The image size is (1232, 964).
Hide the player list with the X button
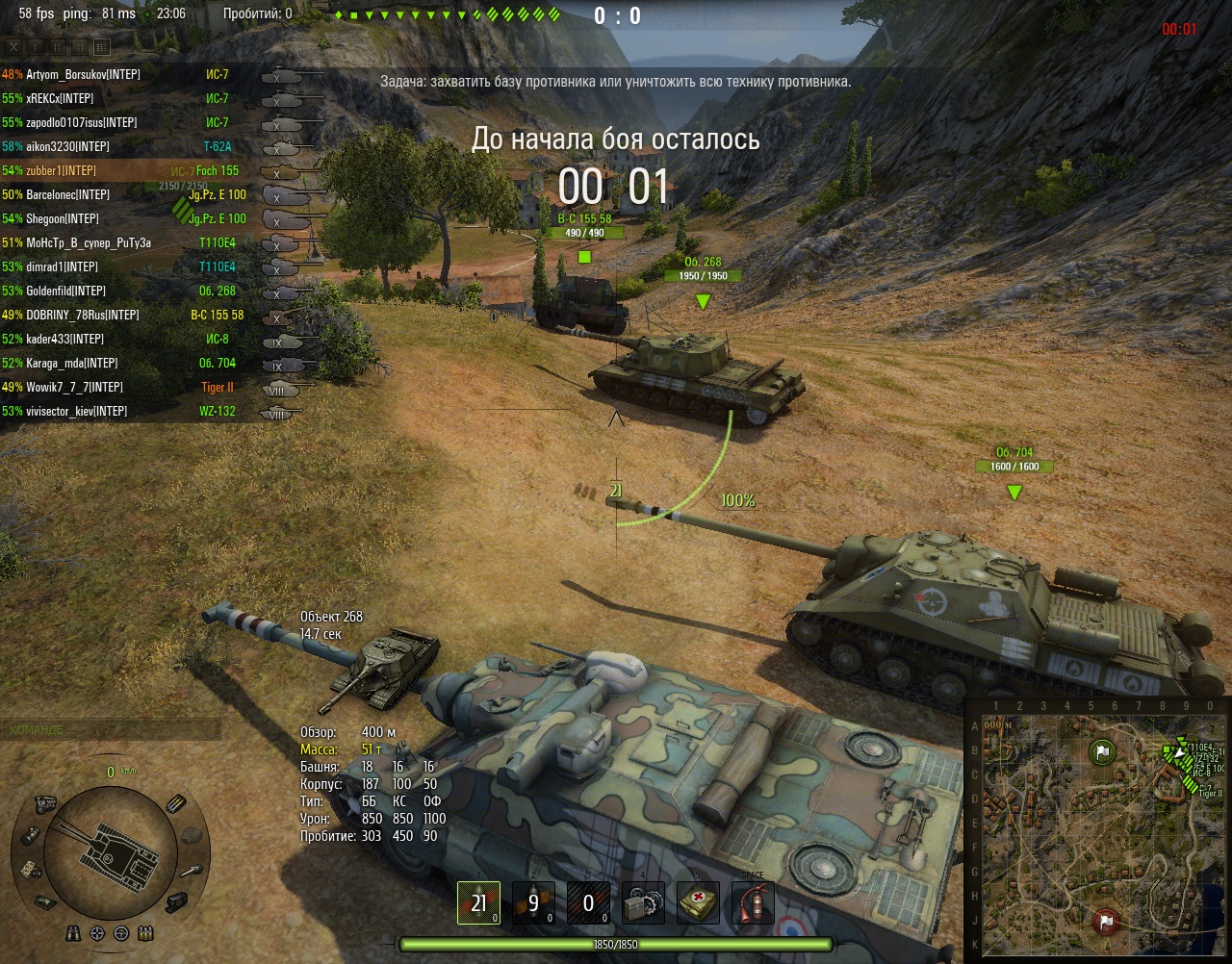13,46
